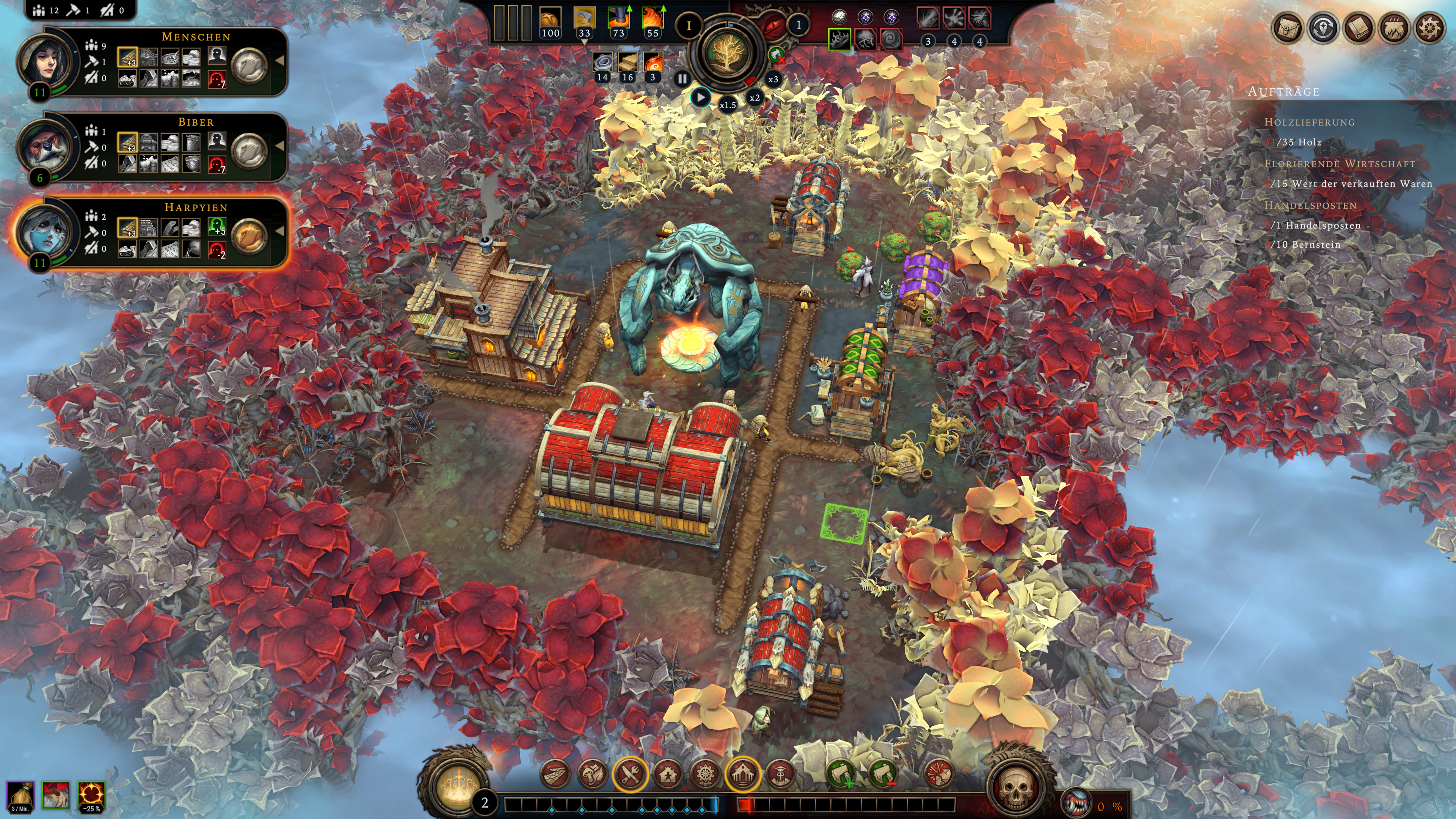Pause the game with the pause button

coord(682,79)
